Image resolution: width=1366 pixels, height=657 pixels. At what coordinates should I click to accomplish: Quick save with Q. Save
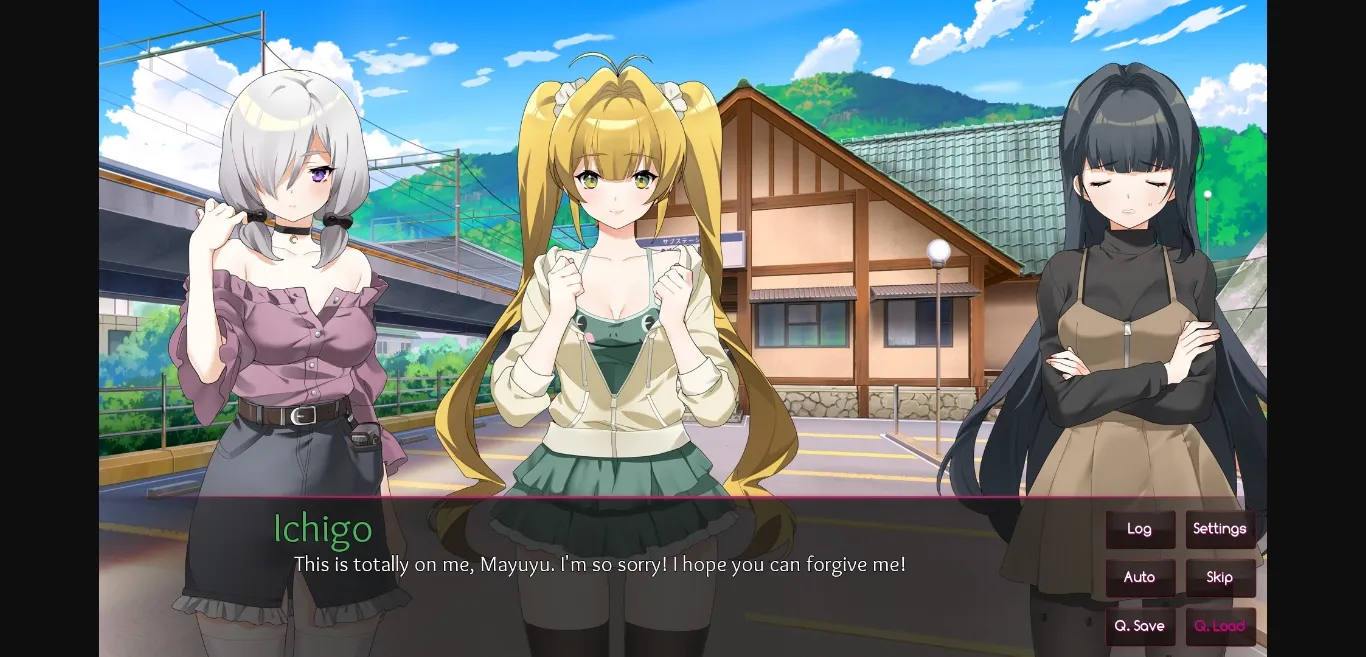pos(1139,626)
